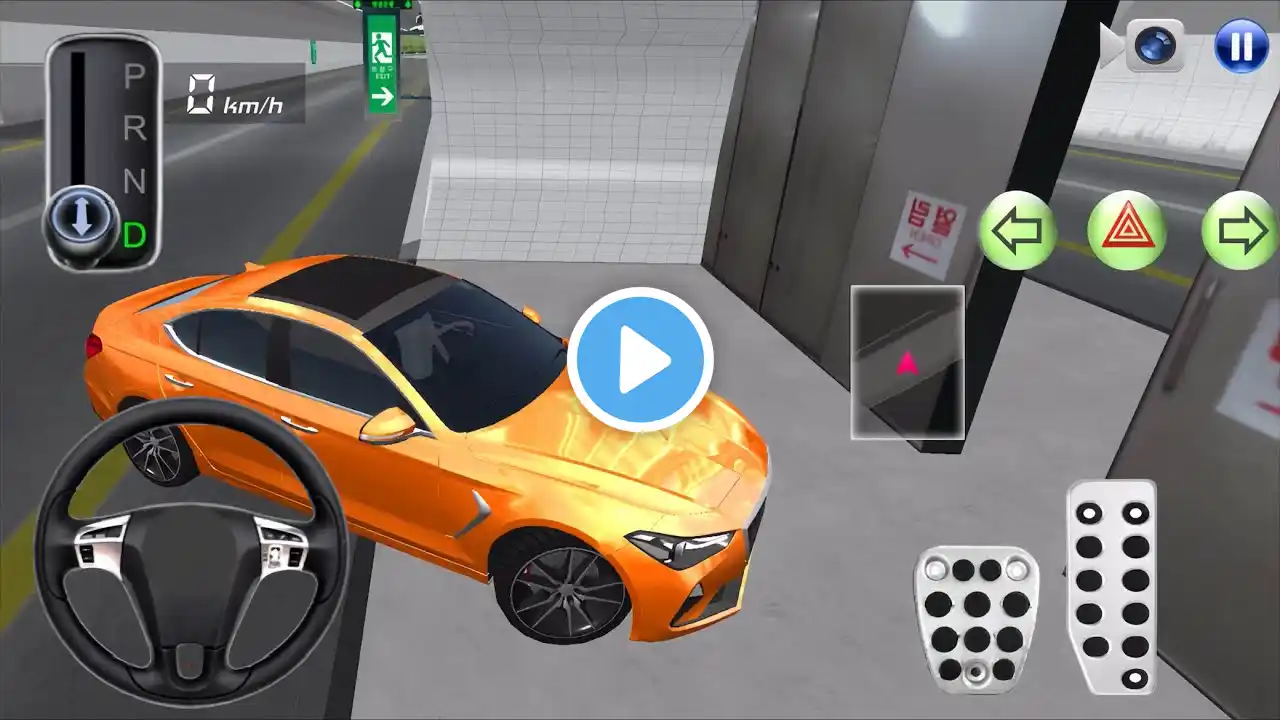
Task: Play the video with the center play button
Action: tap(640, 360)
